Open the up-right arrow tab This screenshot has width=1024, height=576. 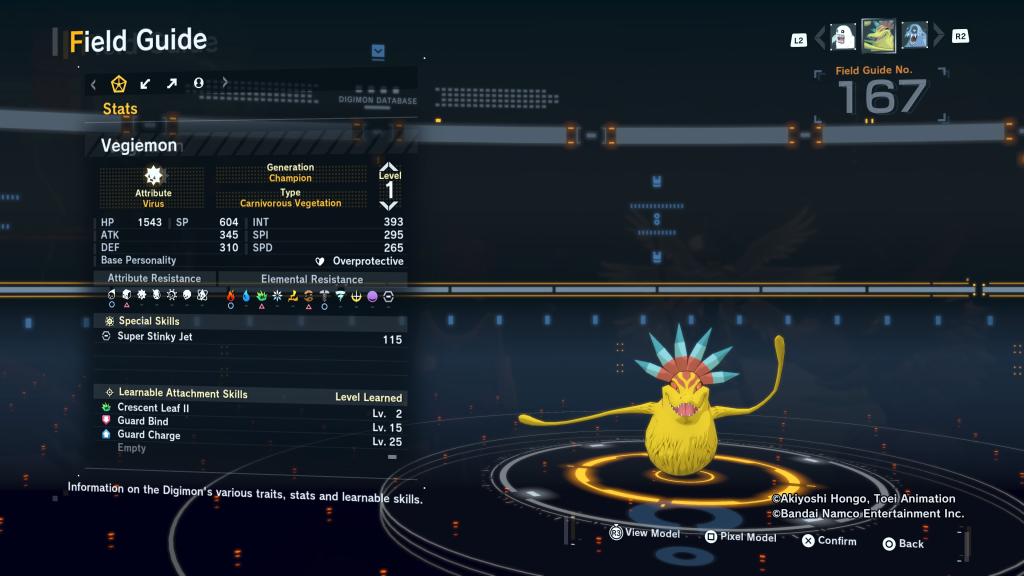click(x=172, y=84)
